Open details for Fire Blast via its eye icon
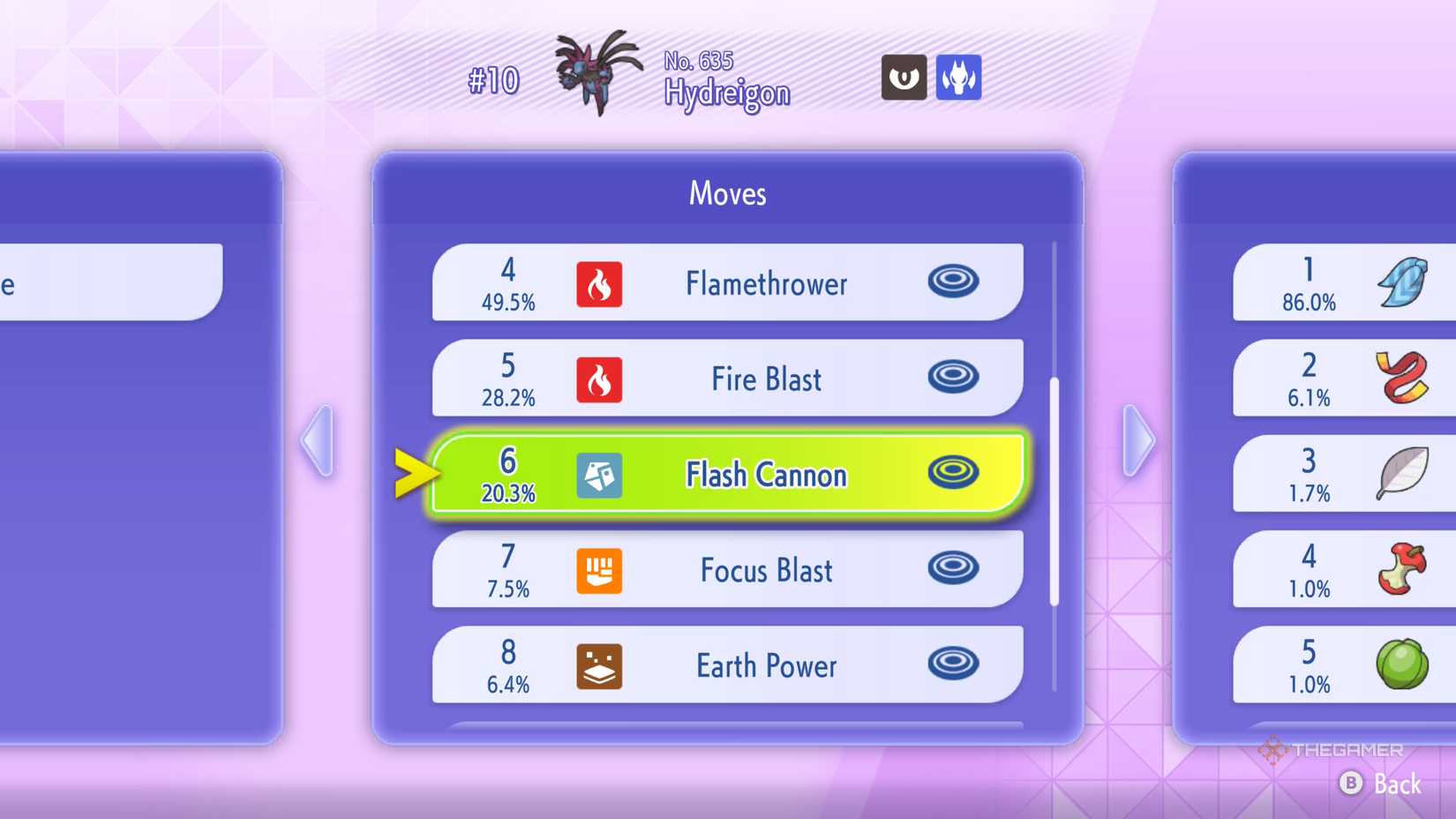Viewport: 1456px width, 819px height. click(x=953, y=378)
